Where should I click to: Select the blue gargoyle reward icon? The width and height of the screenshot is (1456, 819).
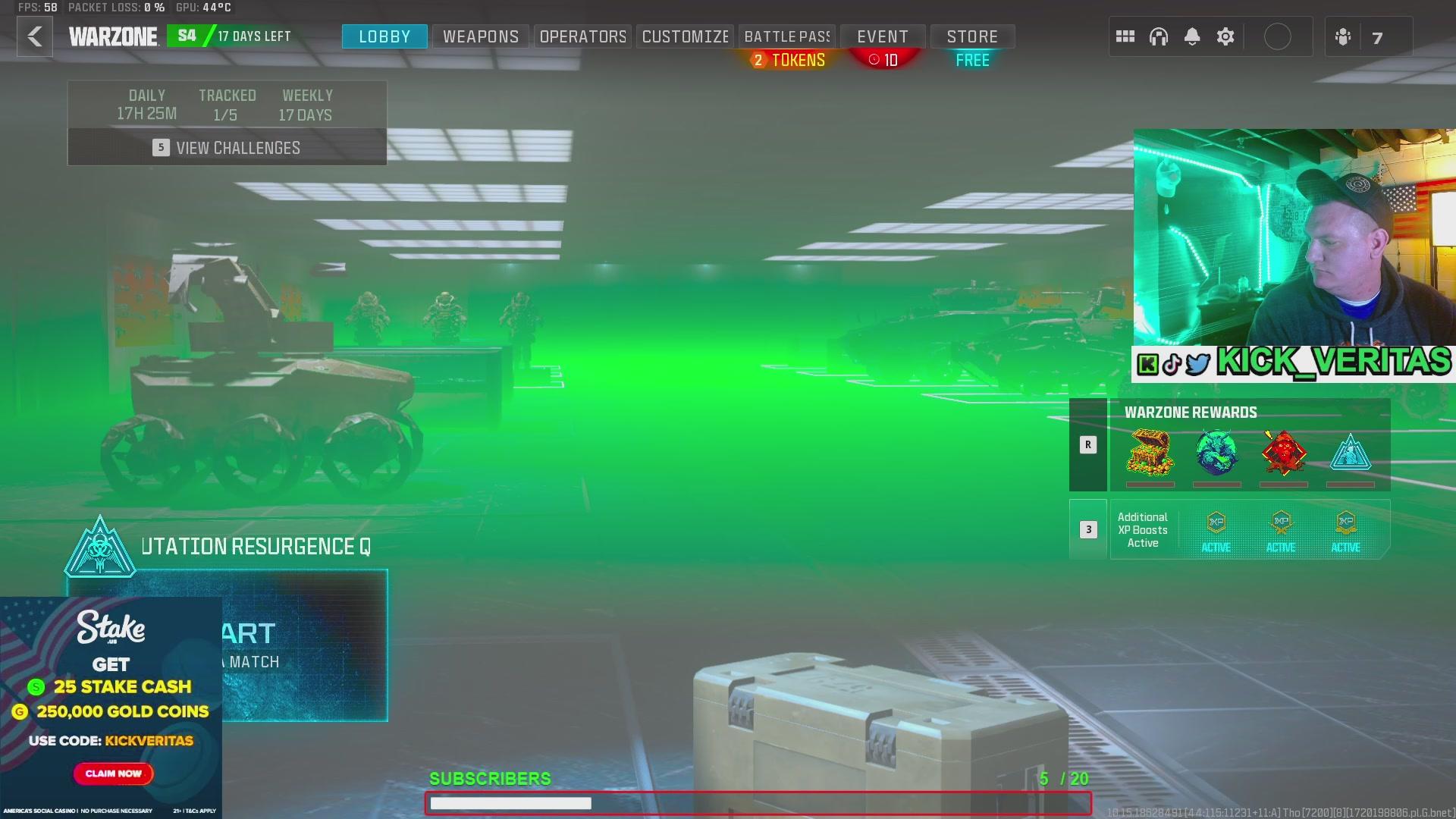[x=1216, y=453]
